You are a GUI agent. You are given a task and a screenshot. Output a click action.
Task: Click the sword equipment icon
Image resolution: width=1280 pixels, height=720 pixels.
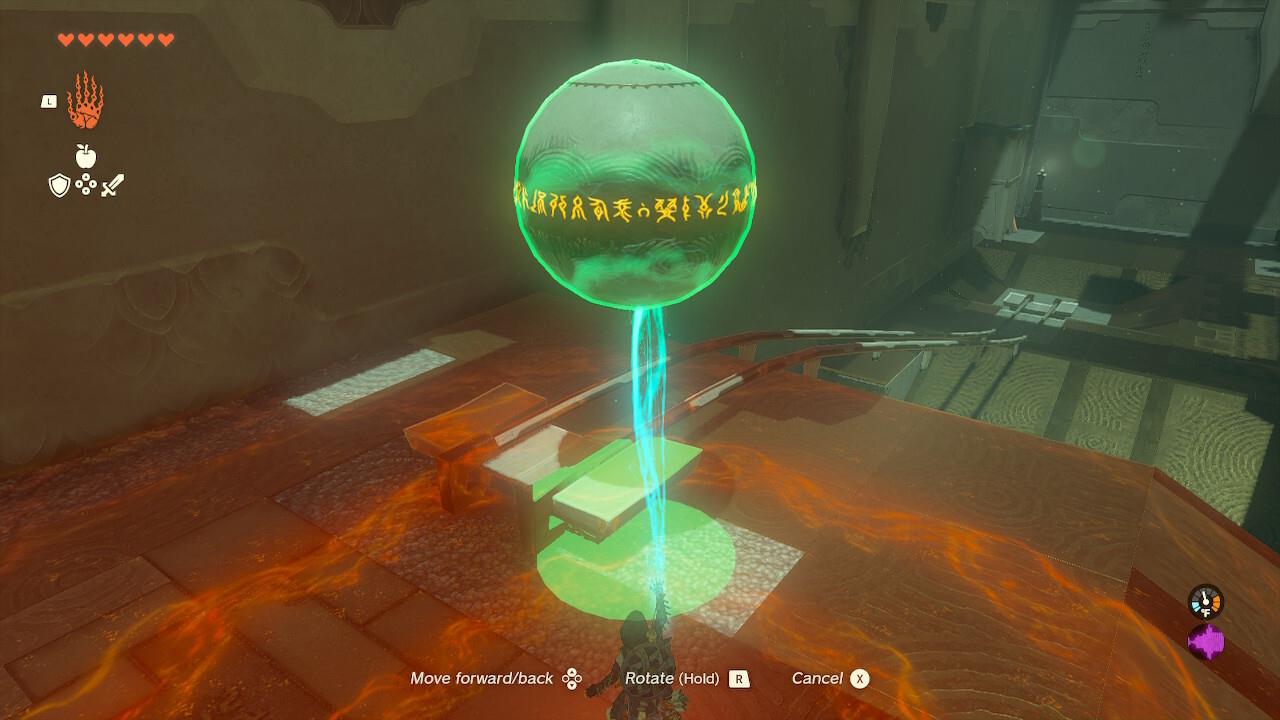(x=111, y=184)
